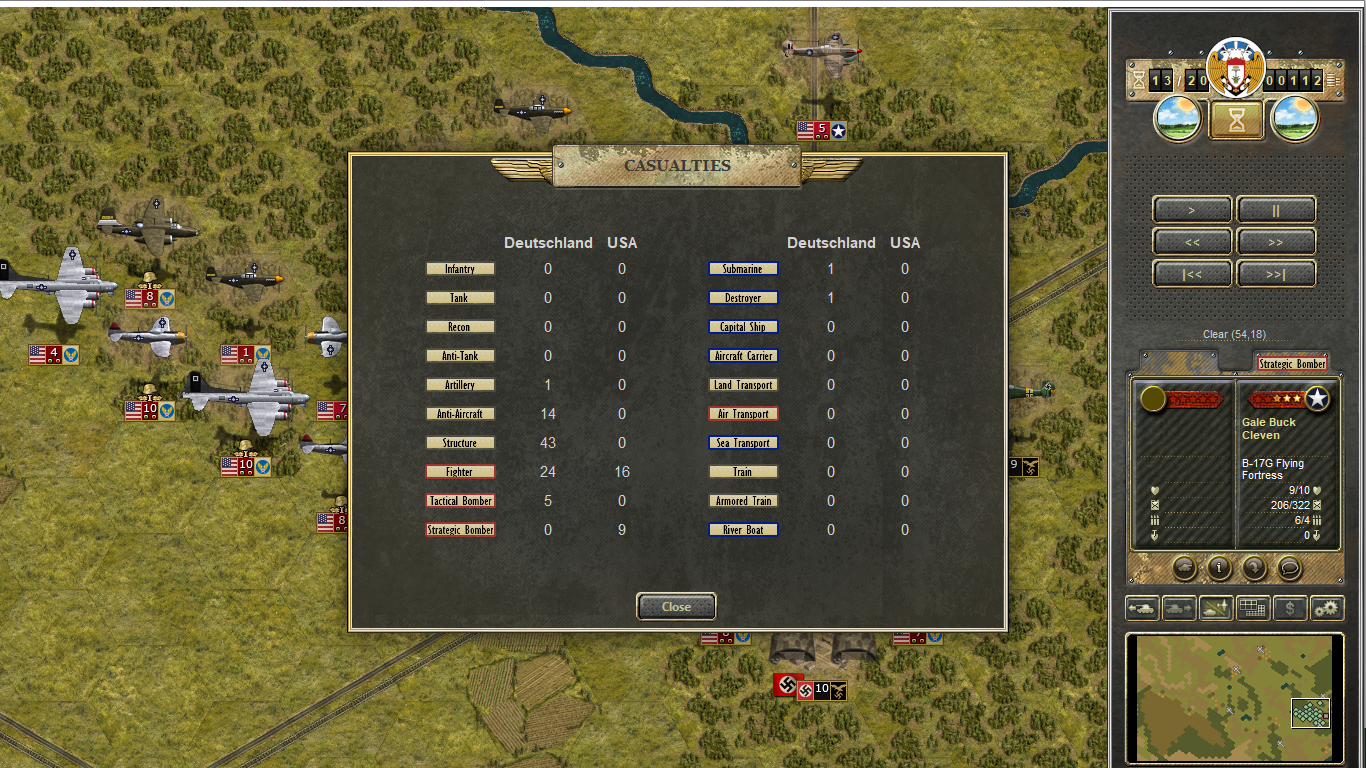This screenshot has width=1366, height=768.
Task: Jump to replay start
Action: [1192, 274]
